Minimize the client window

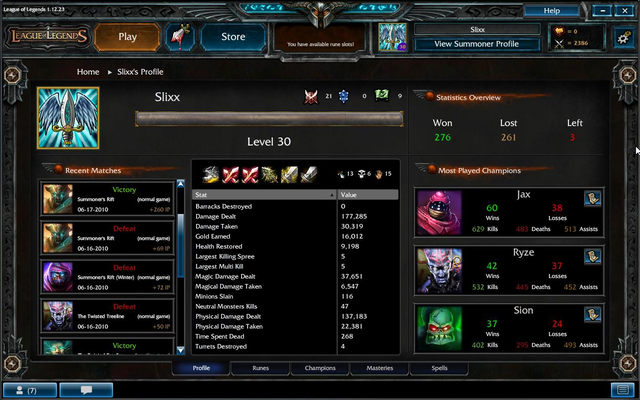[602, 10]
